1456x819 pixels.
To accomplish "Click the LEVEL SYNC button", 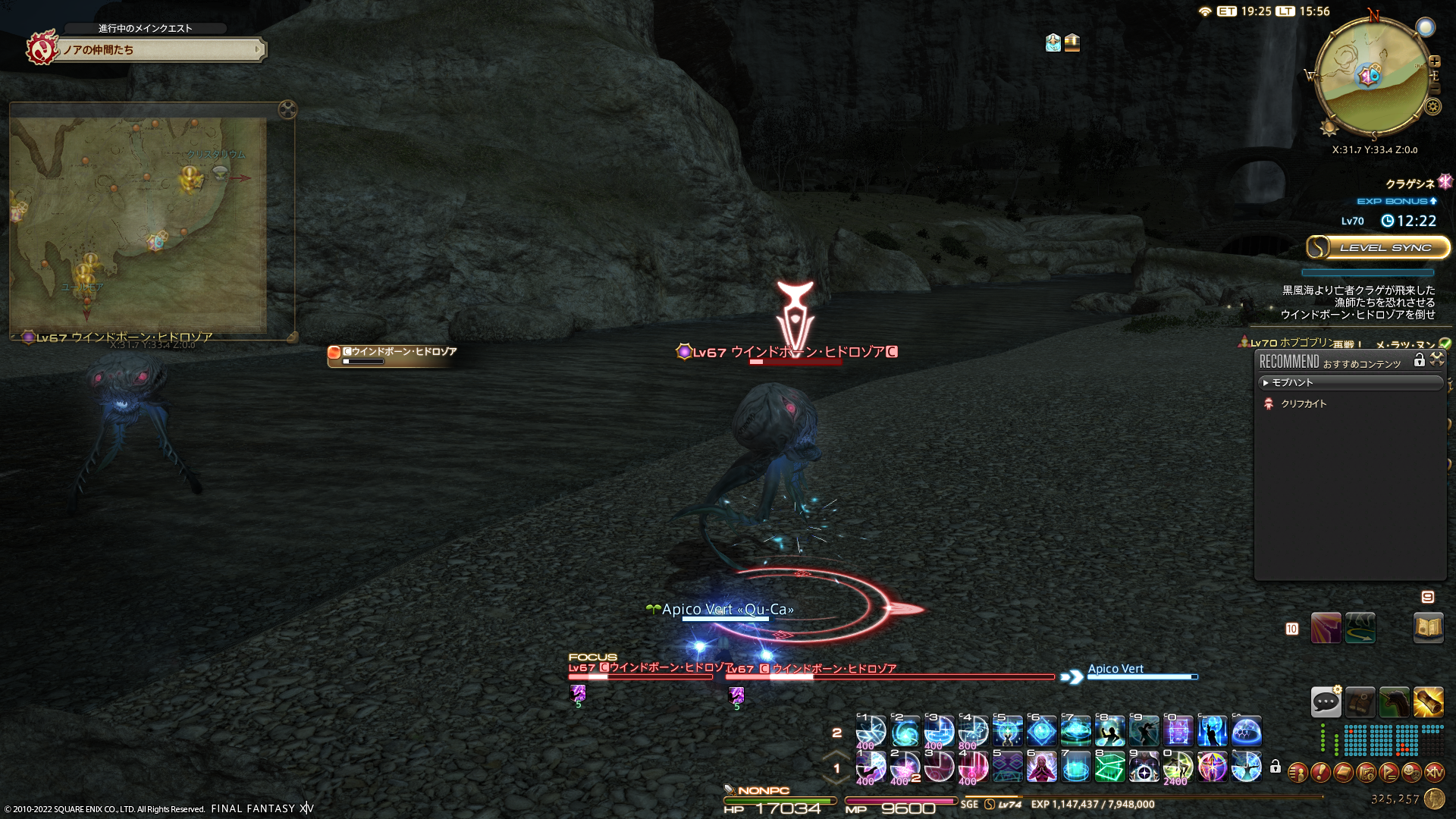I will (1377, 247).
